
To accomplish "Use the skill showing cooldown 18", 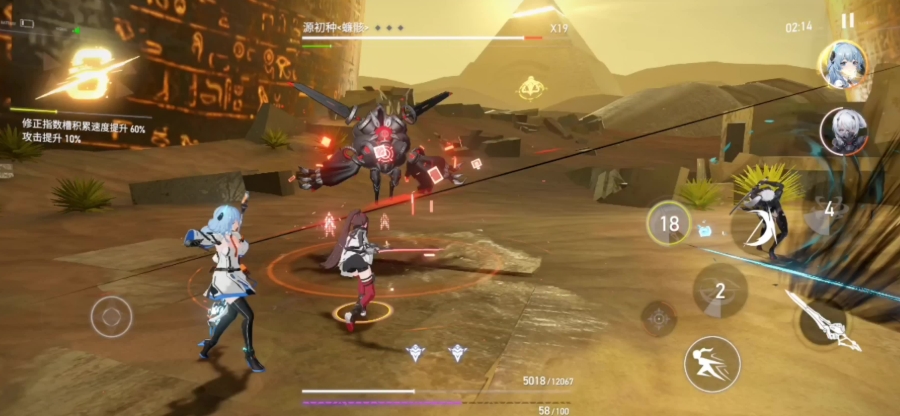I will (668, 223).
